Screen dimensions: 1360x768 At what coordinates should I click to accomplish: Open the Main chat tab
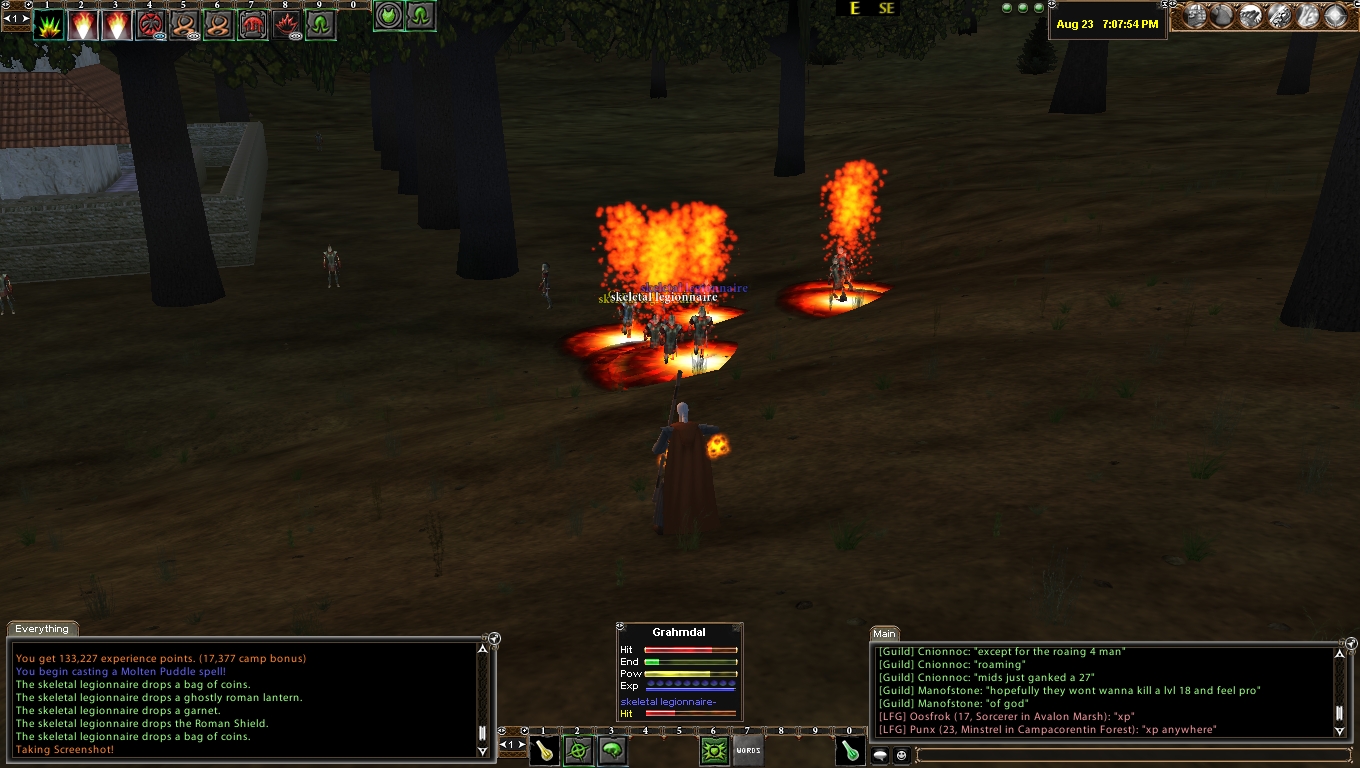[x=884, y=633]
